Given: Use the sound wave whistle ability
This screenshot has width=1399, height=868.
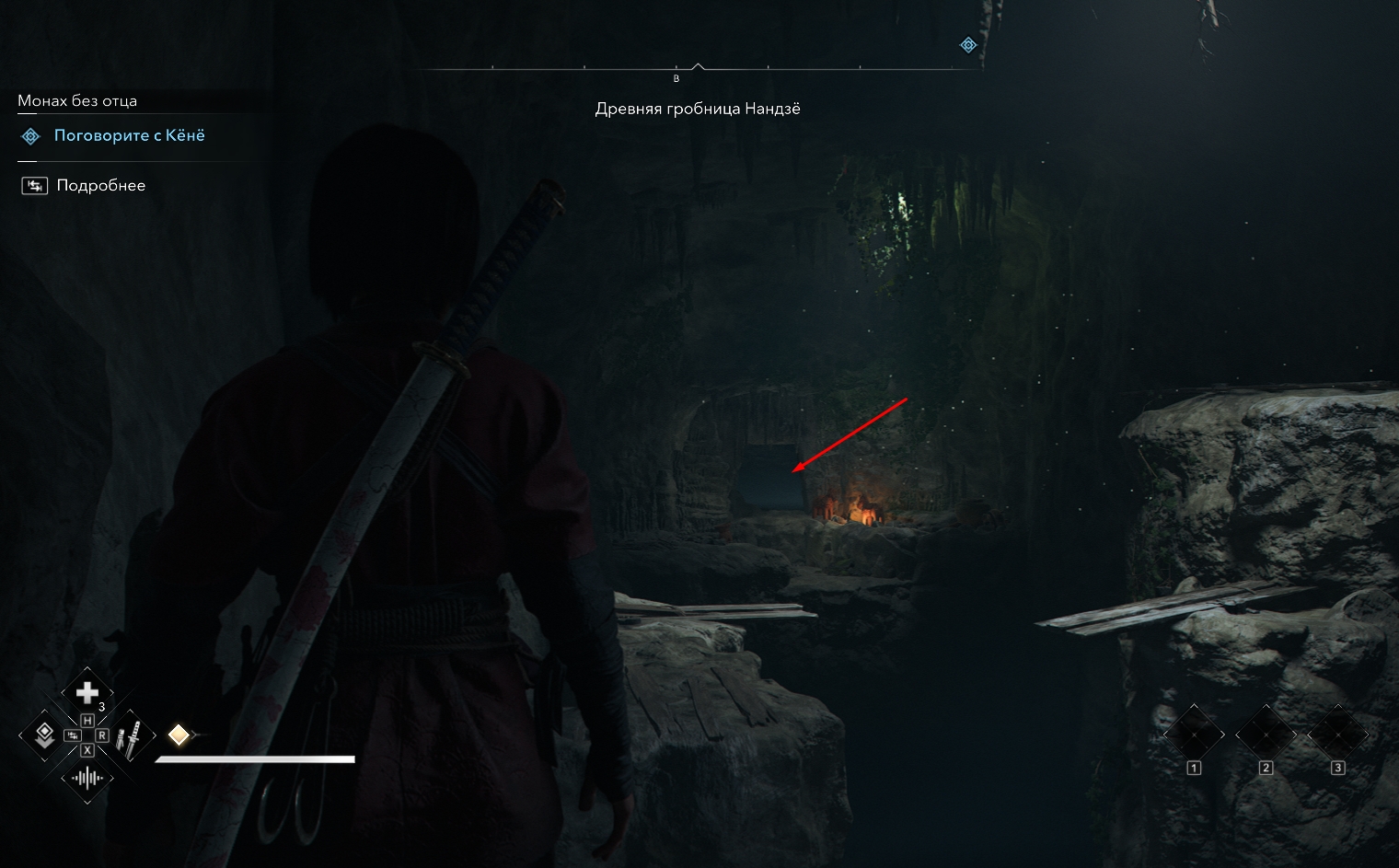Looking at the screenshot, I should 87,779.
